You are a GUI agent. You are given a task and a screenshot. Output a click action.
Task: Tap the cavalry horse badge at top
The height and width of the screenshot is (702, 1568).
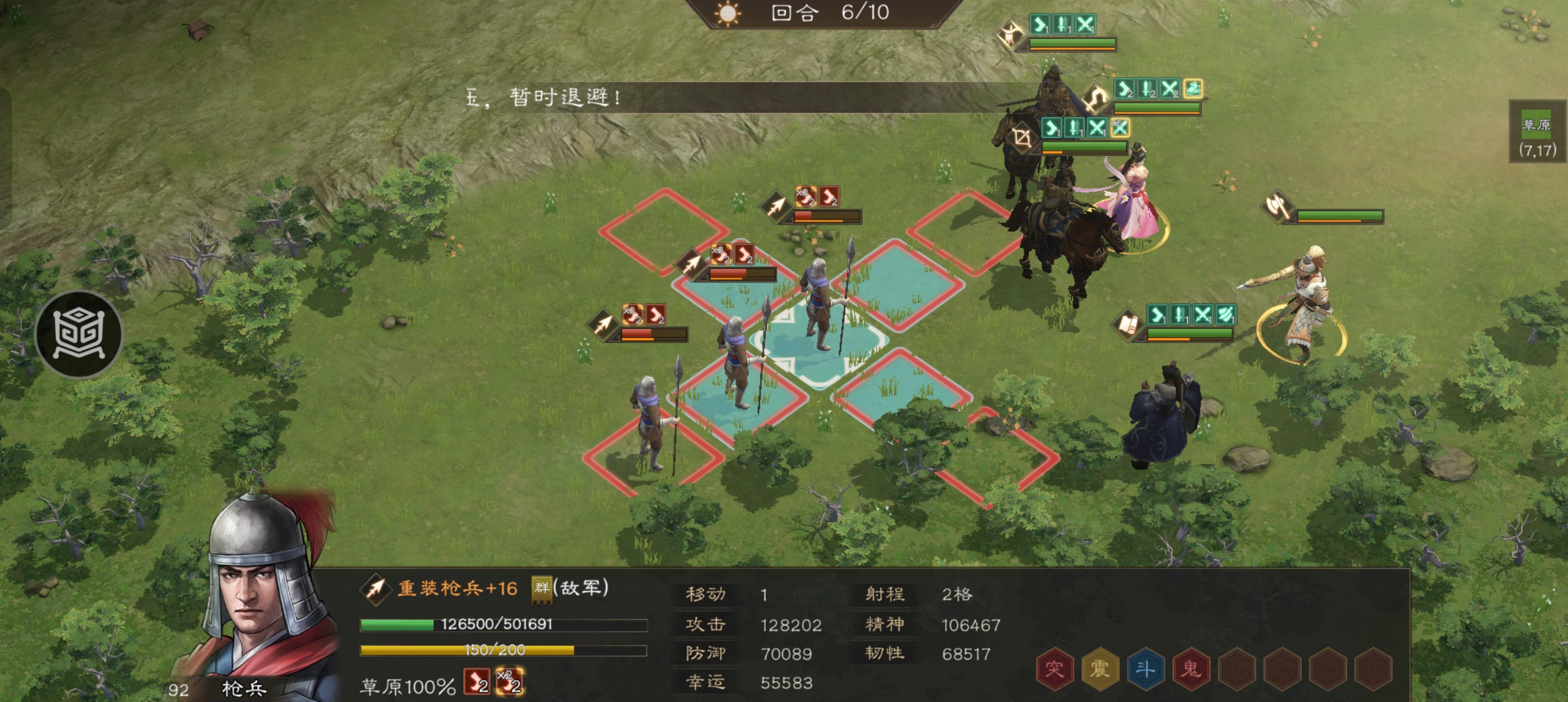[x=1010, y=34]
